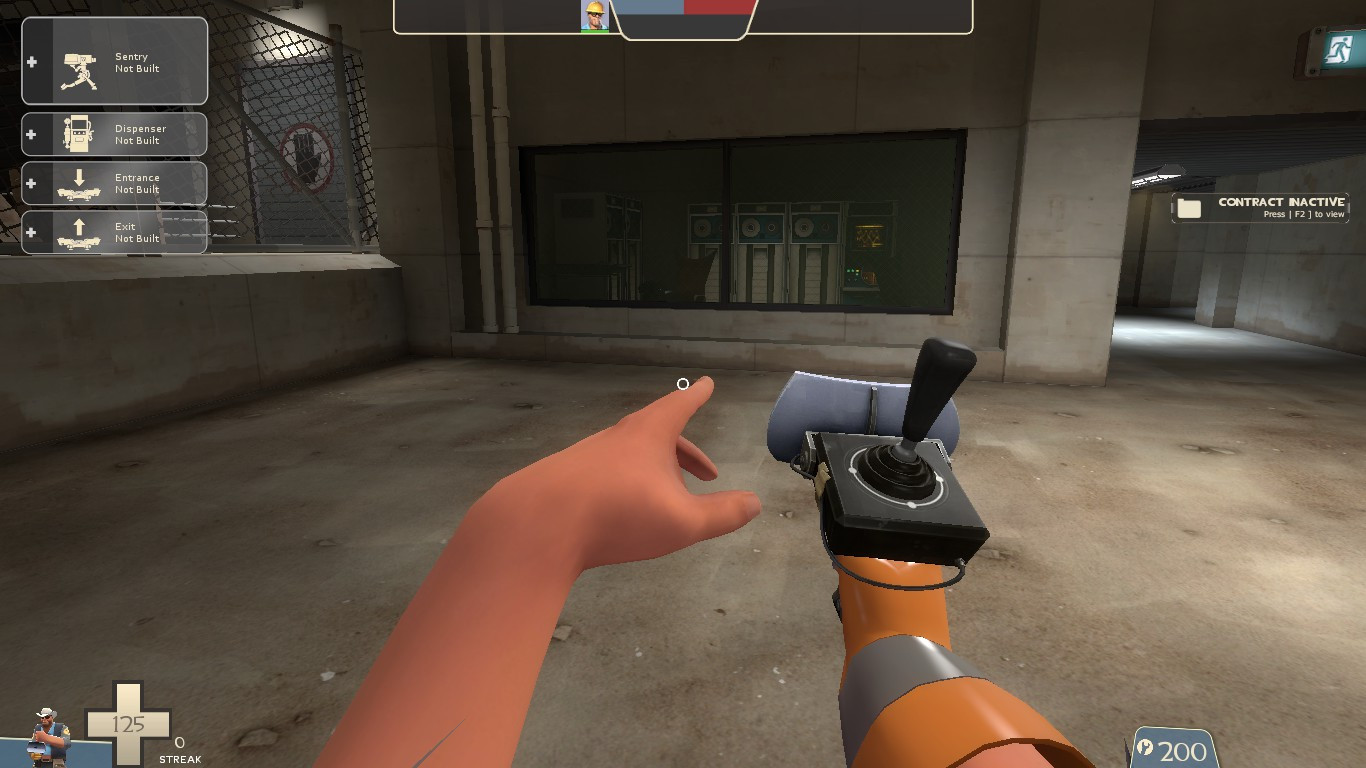Select the Teleporter Exit arrow icon
This screenshot has width=1366, height=768.
click(77, 232)
